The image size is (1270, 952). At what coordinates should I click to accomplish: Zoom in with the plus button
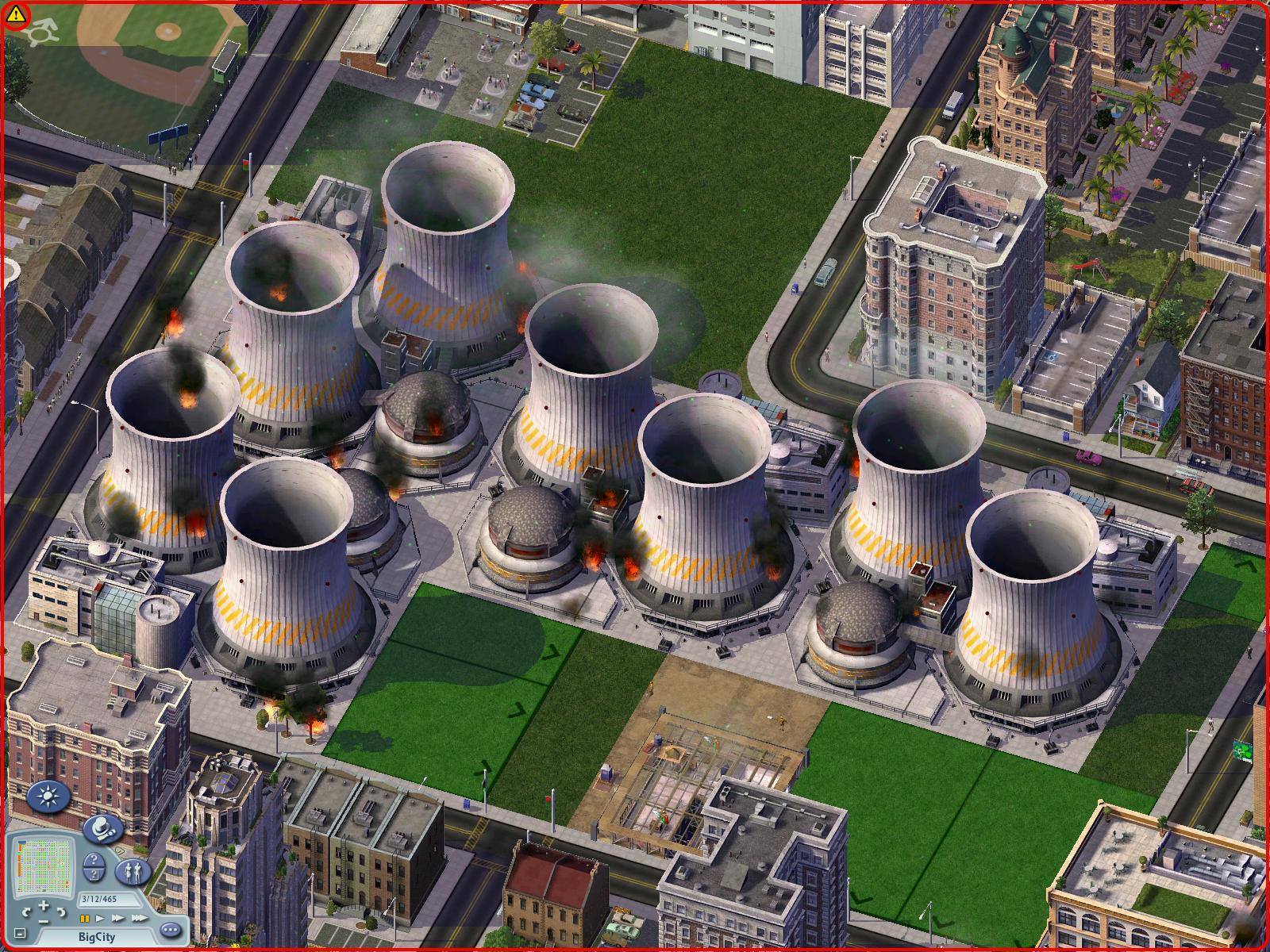[x=44, y=905]
